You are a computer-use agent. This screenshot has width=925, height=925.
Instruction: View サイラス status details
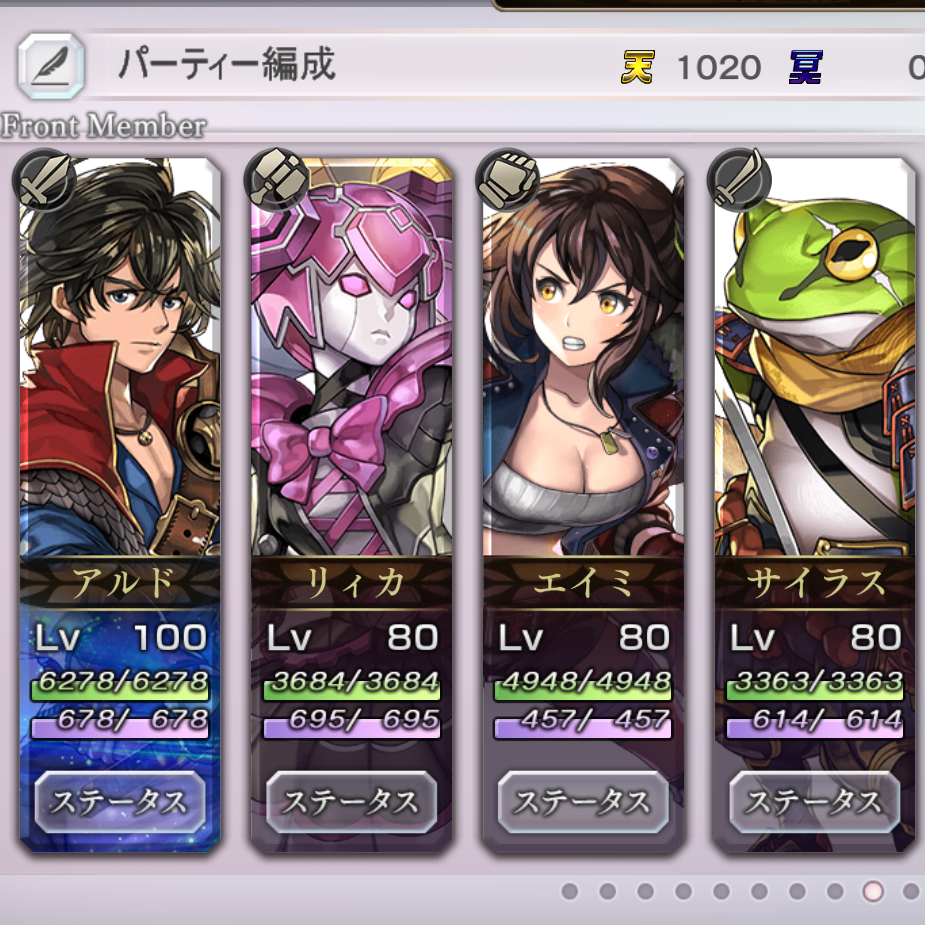coord(815,802)
